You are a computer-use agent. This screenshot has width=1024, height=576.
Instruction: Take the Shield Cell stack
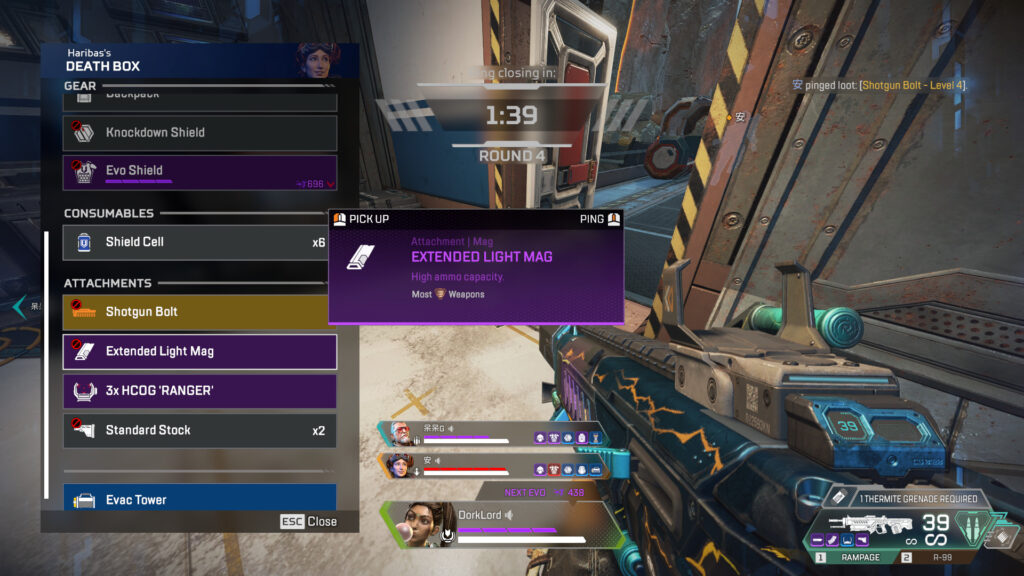(200, 242)
